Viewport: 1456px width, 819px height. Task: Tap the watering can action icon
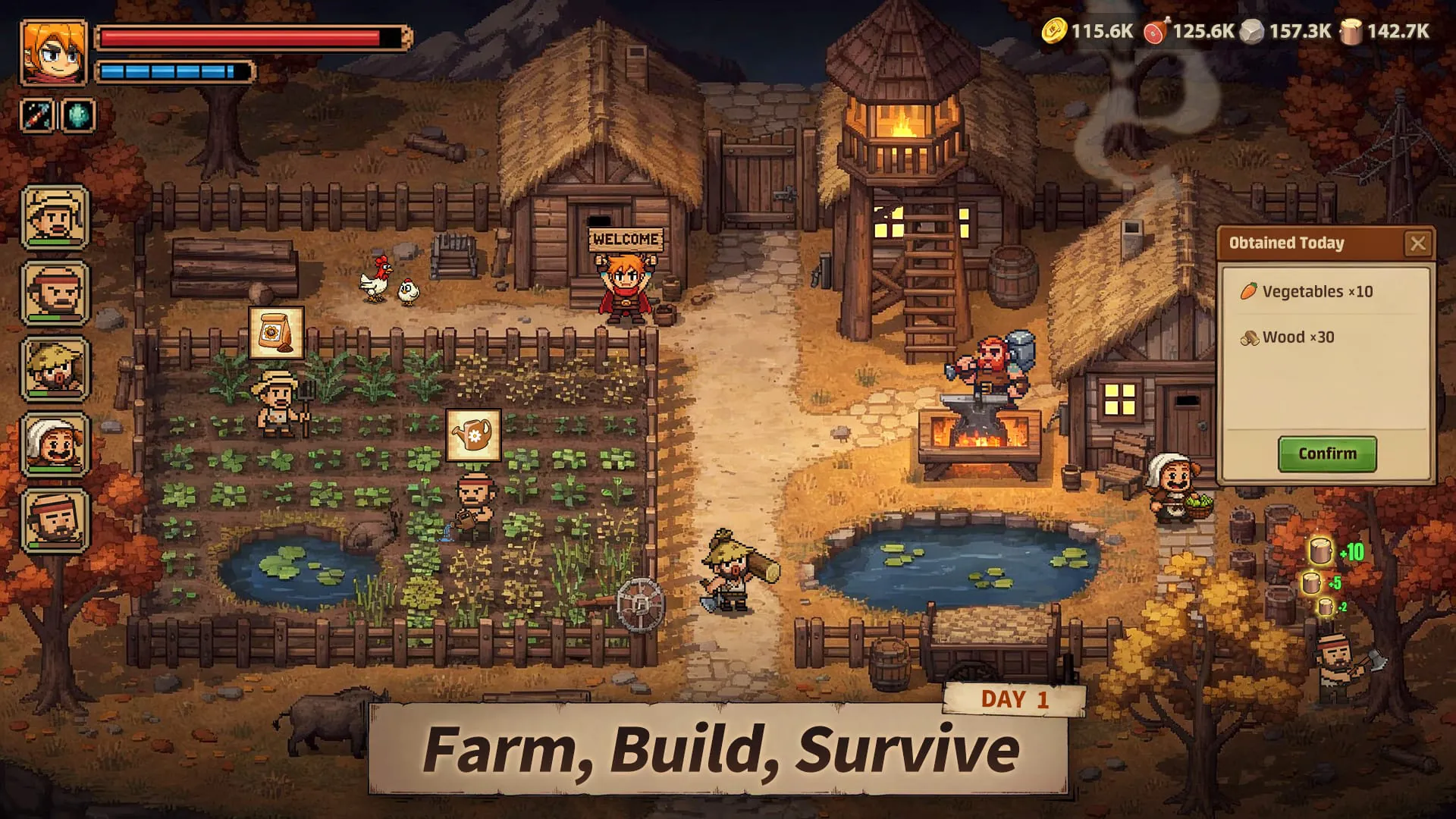(x=473, y=435)
